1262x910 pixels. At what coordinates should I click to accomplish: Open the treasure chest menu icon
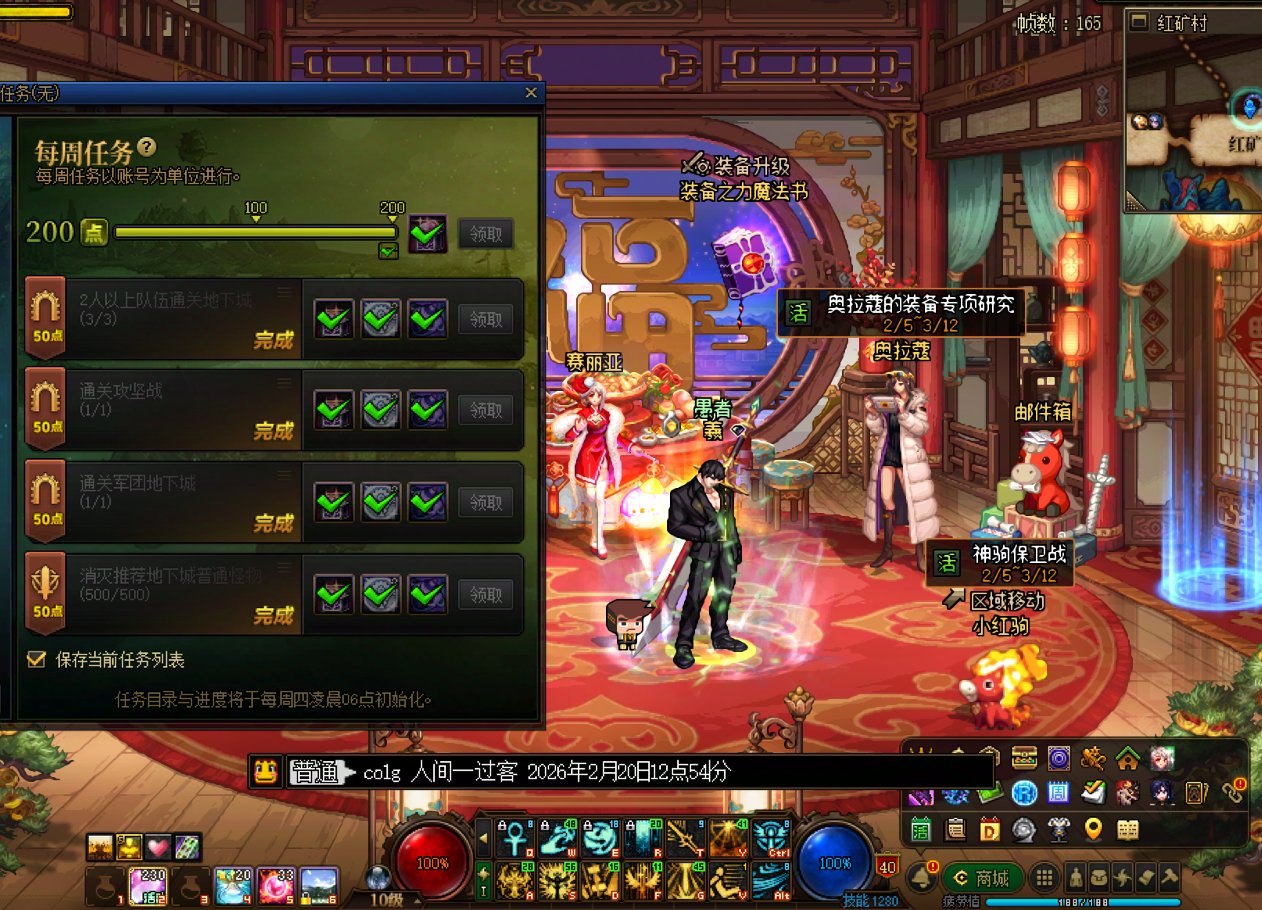tap(1024, 759)
